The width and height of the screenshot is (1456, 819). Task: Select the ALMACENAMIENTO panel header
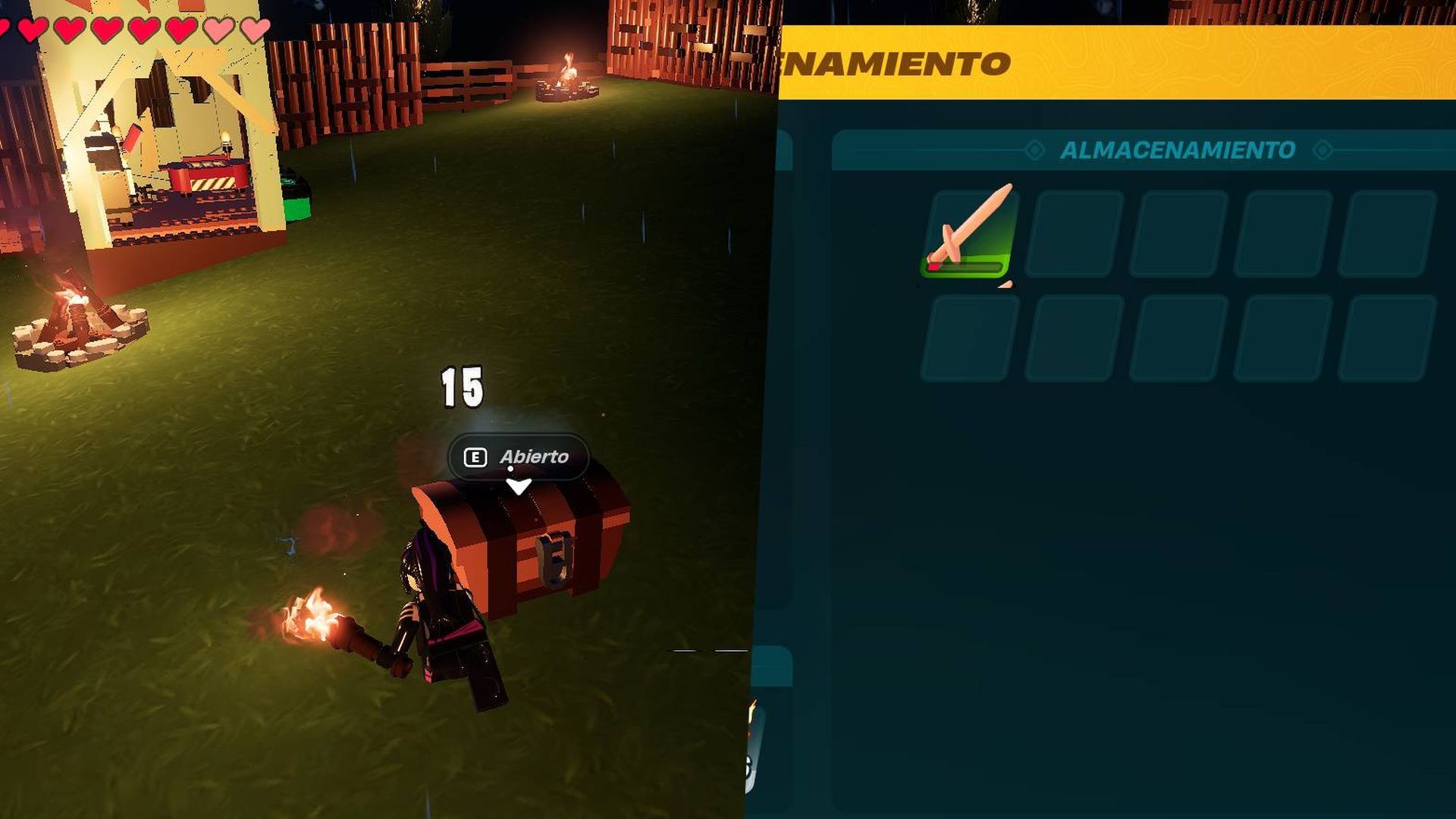pyautogui.click(x=1178, y=149)
